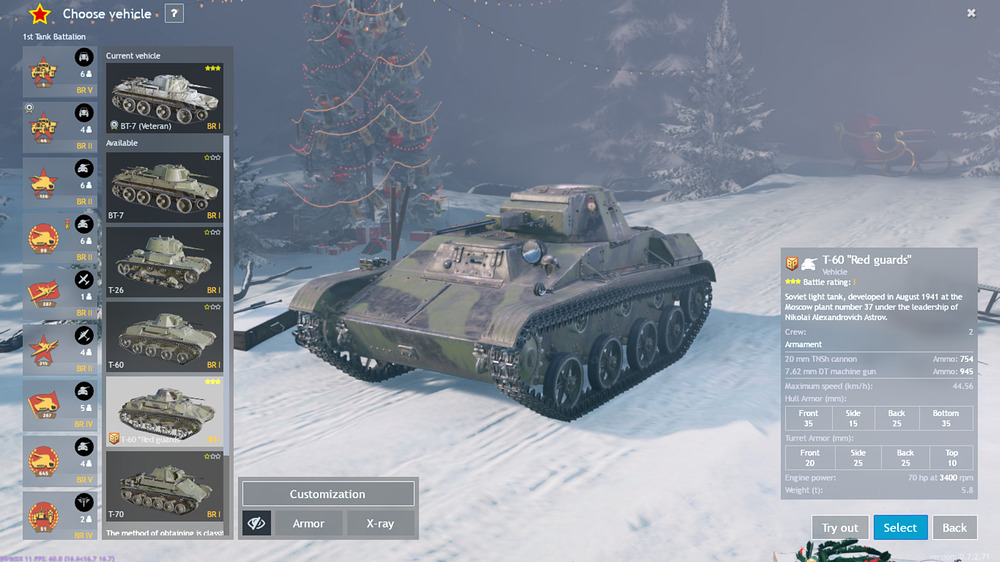This screenshot has height=562, width=1000.
Task: Toggle the crossed-out eye visibility button
Action: click(257, 523)
